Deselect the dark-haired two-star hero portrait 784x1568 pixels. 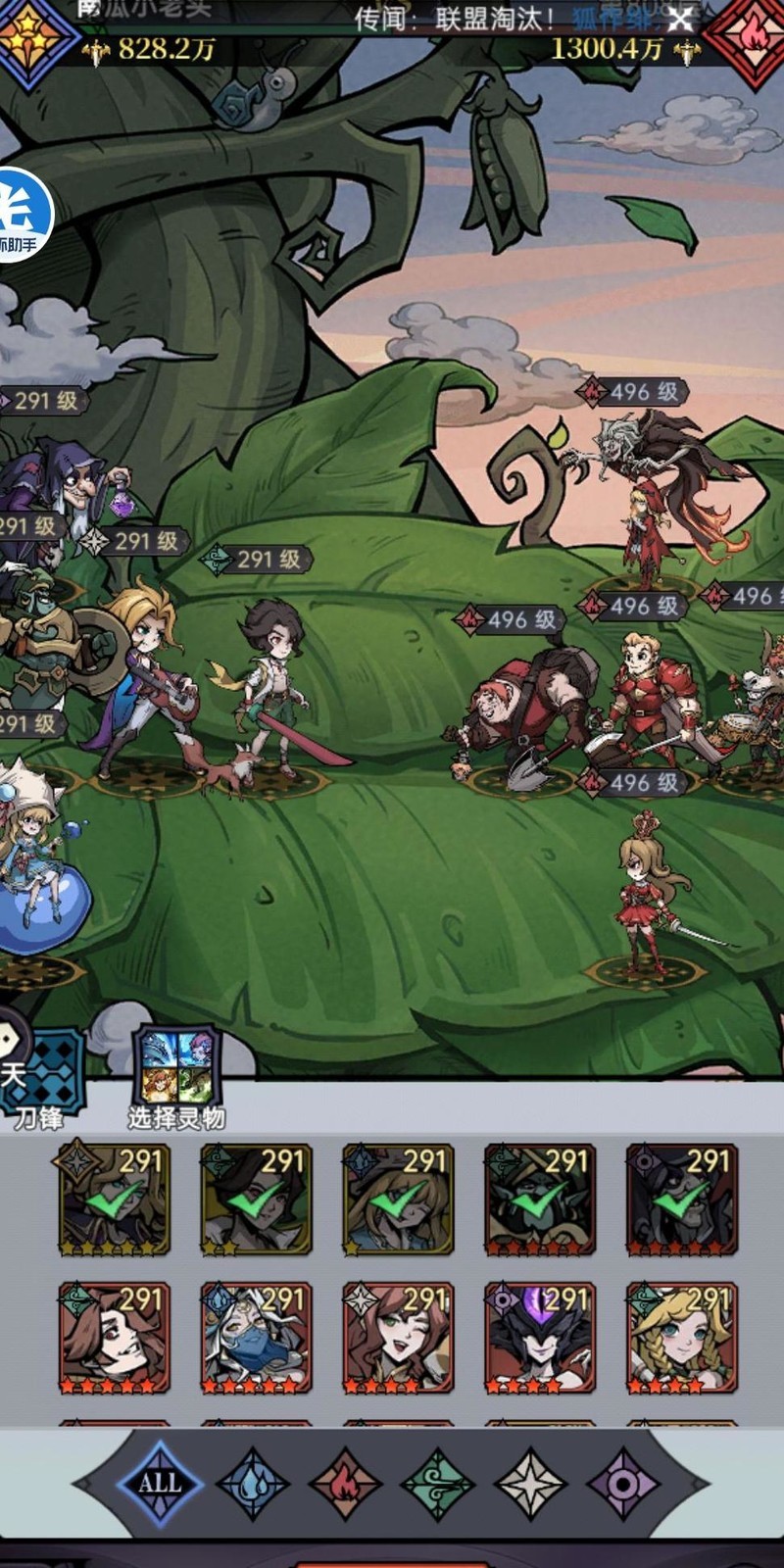pyautogui.click(x=256, y=1199)
